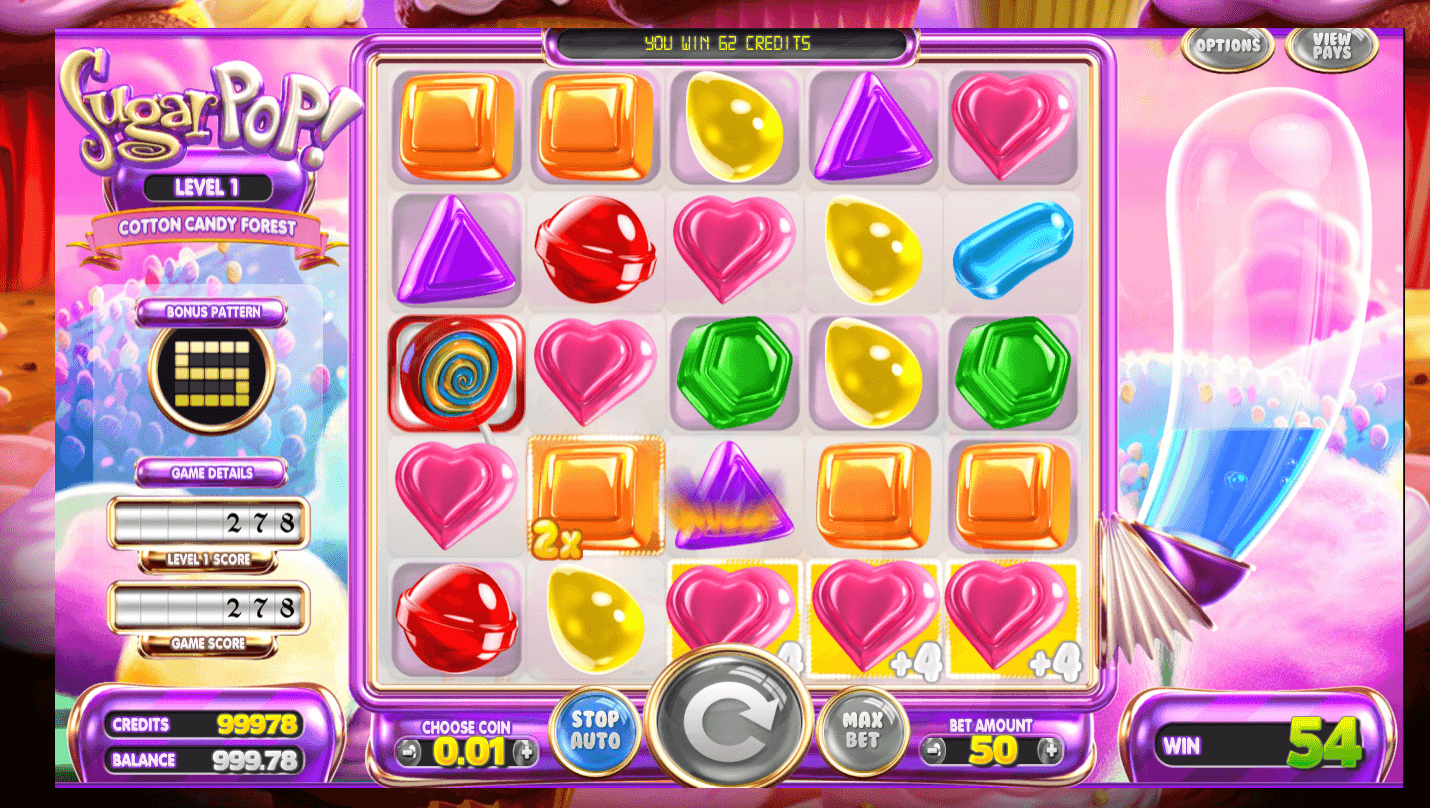This screenshot has width=1430, height=808.
Task: Decrease the coin value with minus
Action: coord(408,751)
